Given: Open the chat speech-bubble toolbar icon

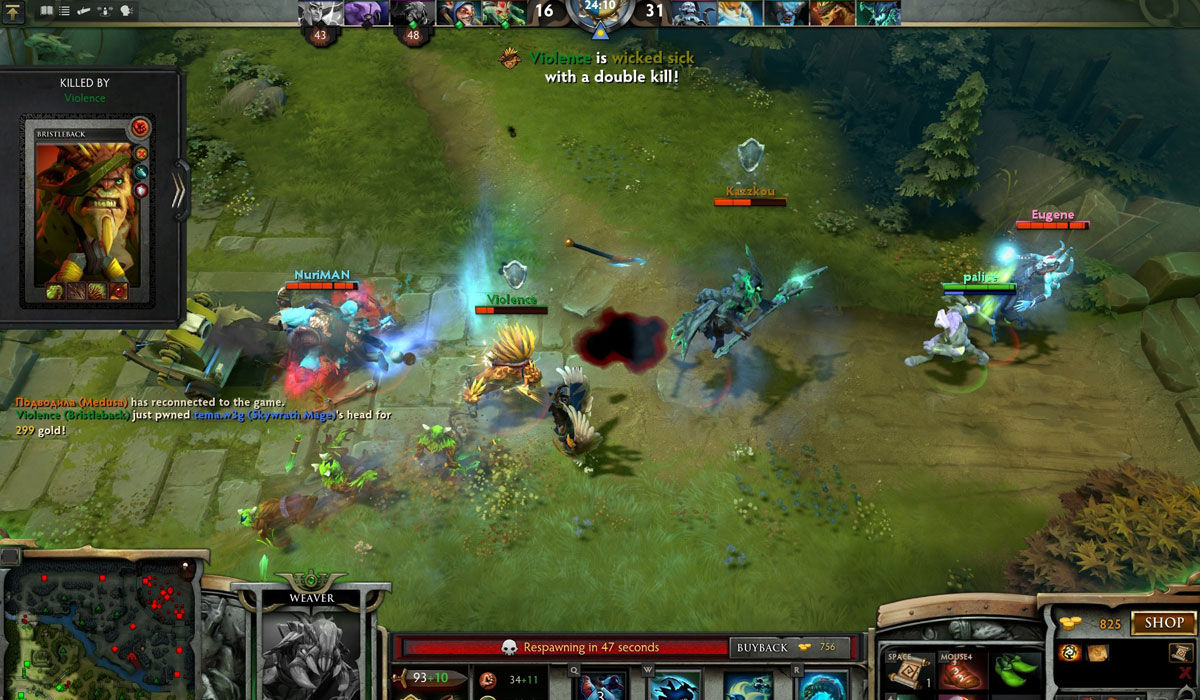Looking at the screenshot, I should [x=127, y=11].
